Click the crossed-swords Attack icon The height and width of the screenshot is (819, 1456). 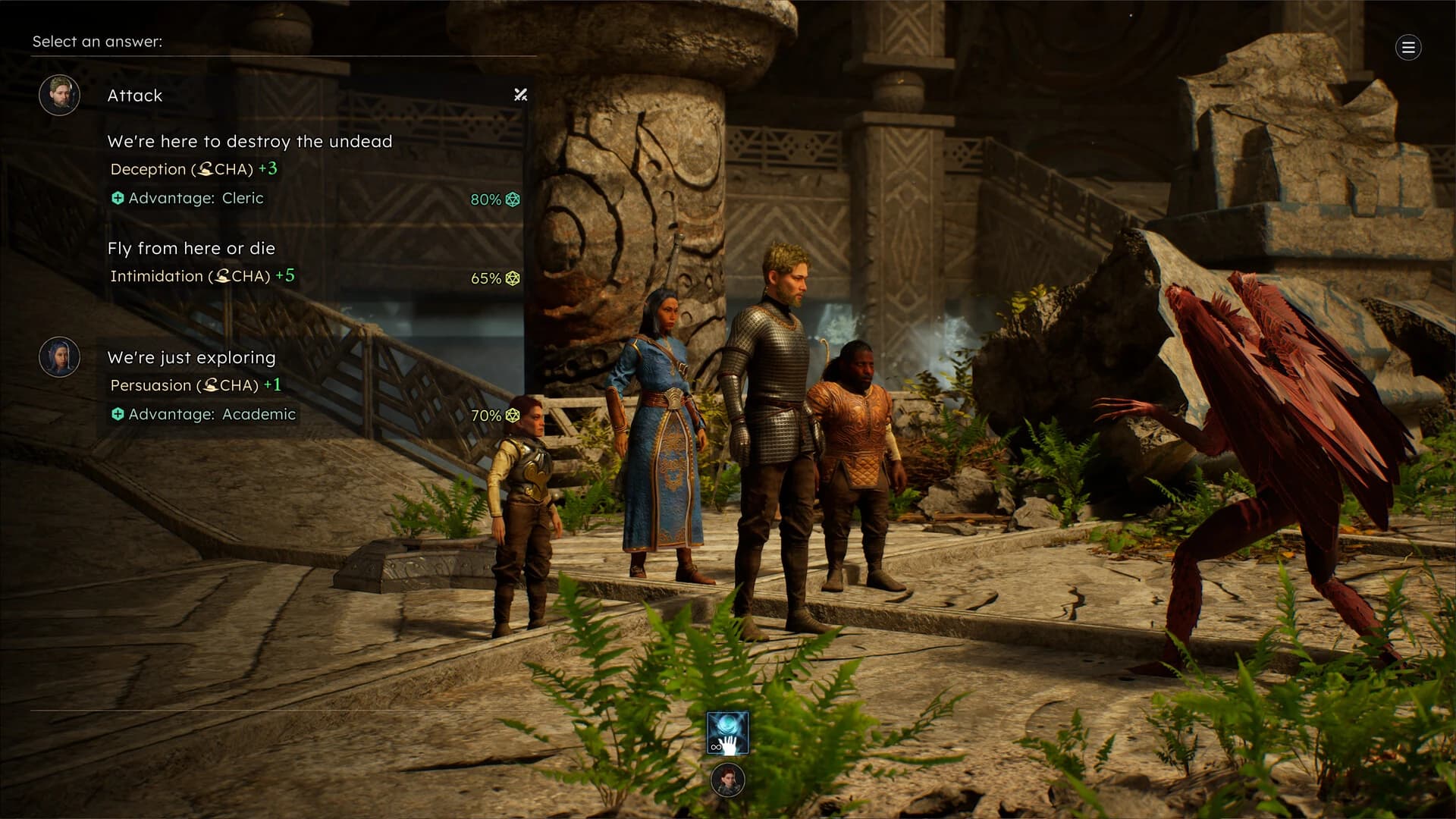point(519,96)
